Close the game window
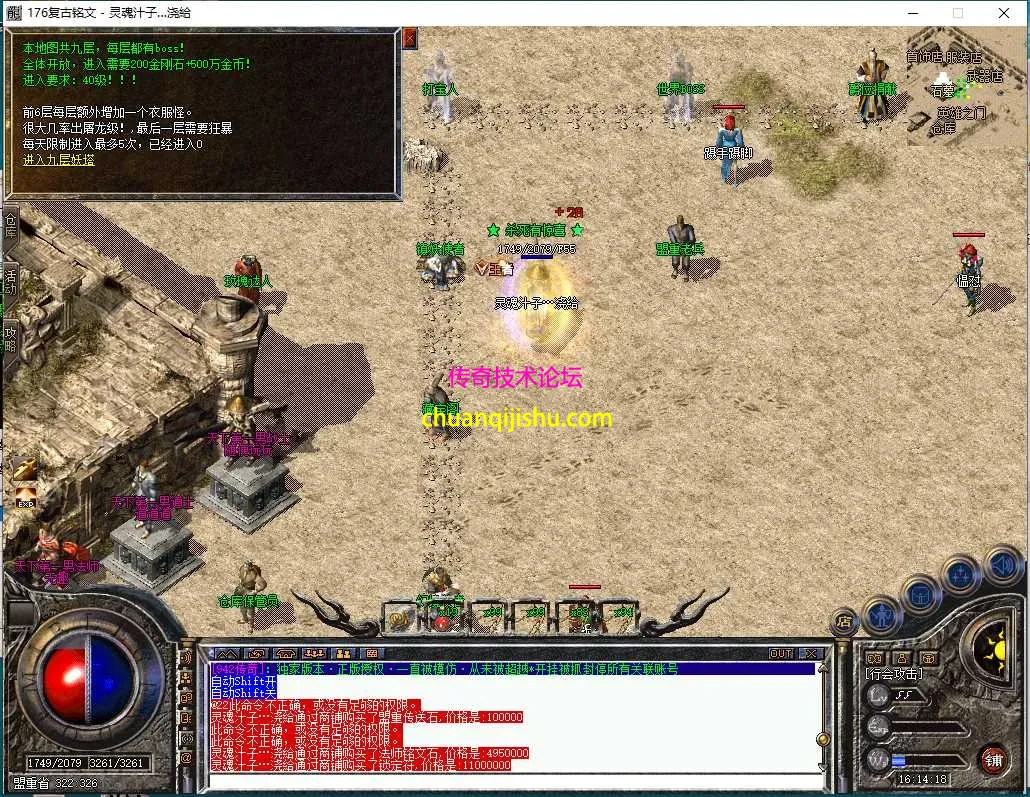The width and height of the screenshot is (1030, 797). point(1003,13)
